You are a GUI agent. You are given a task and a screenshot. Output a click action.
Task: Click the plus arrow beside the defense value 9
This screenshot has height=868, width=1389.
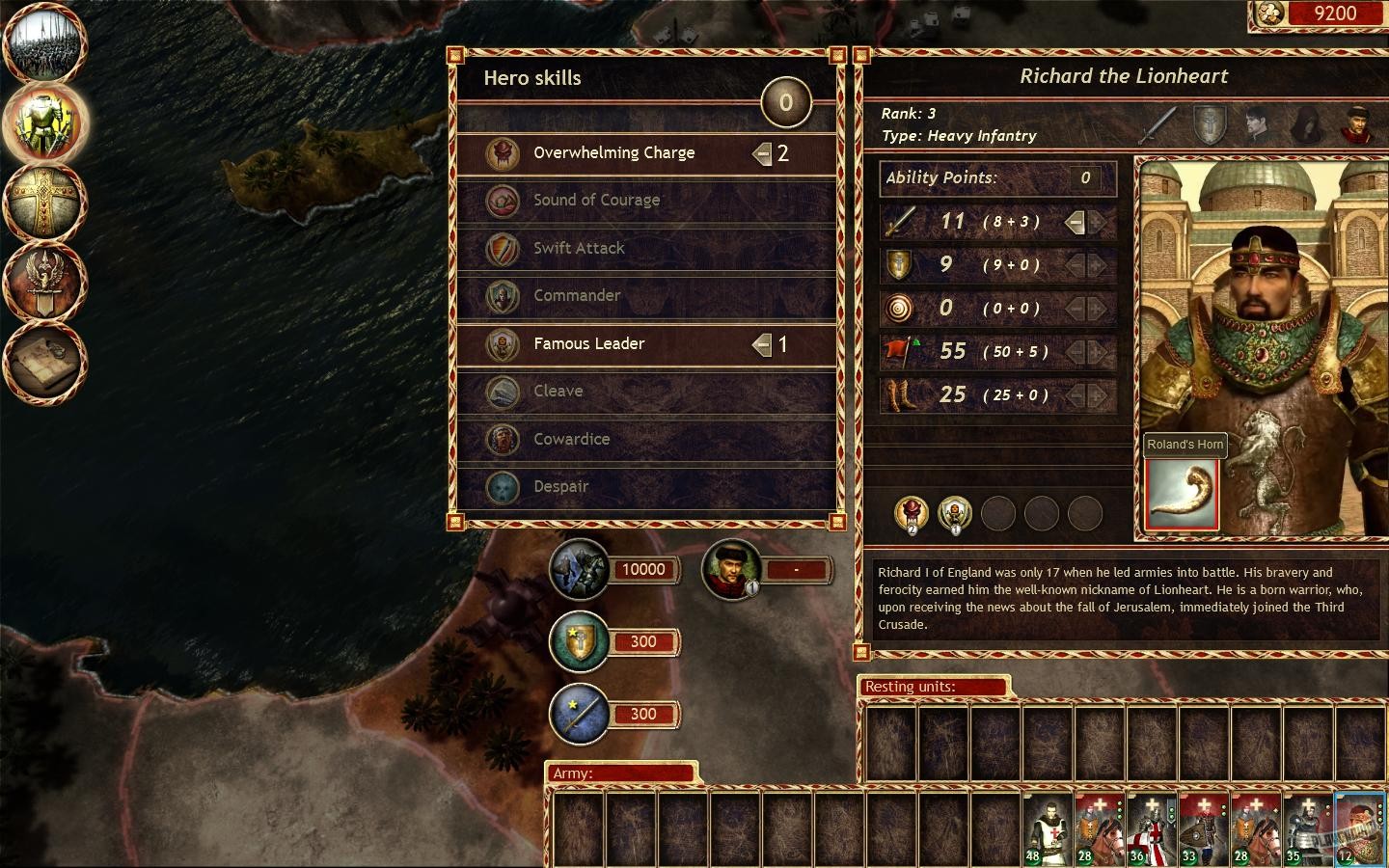(1096, 265)
